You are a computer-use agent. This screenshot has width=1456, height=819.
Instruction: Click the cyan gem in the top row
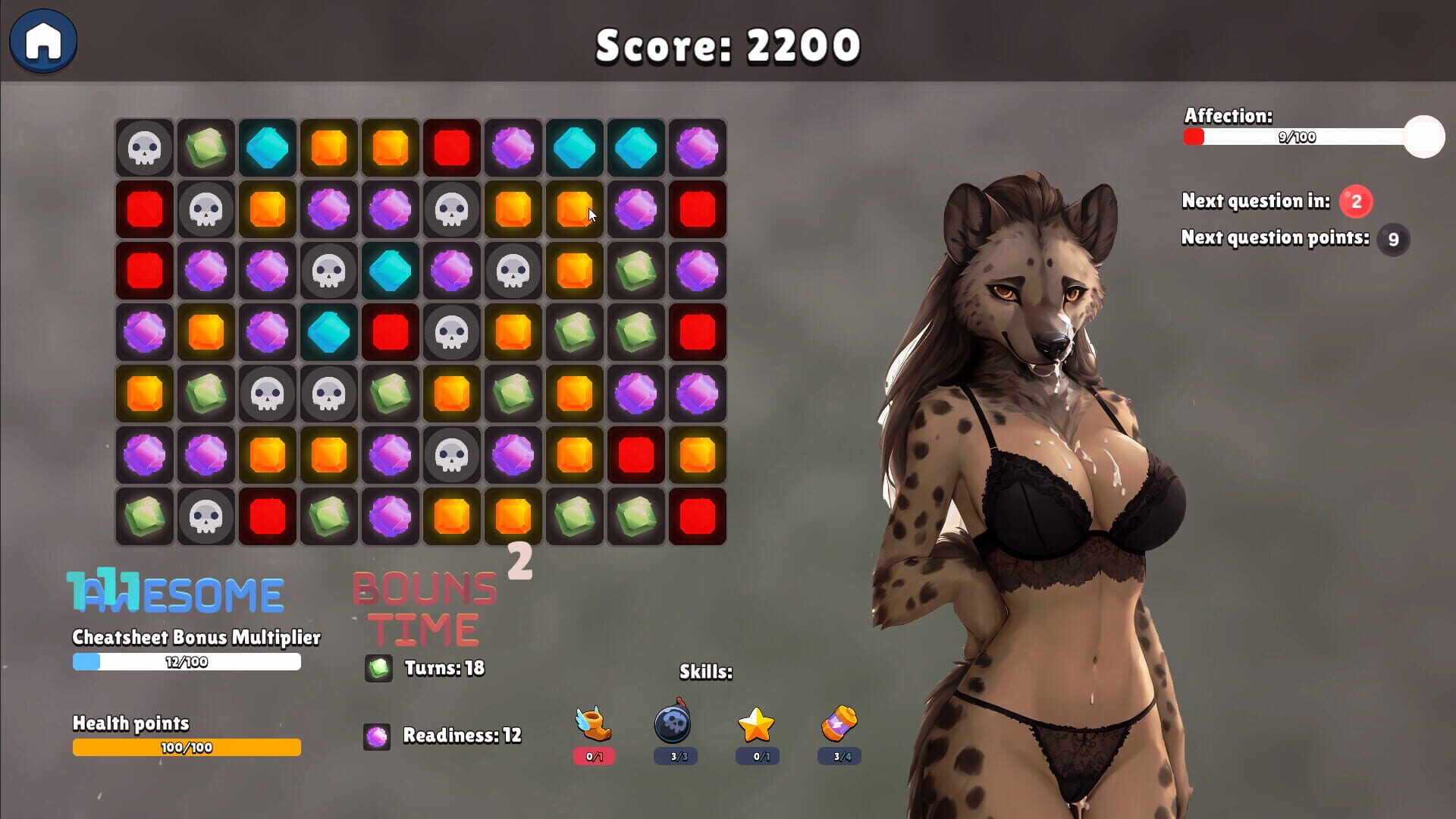click(x=268, y=149)
